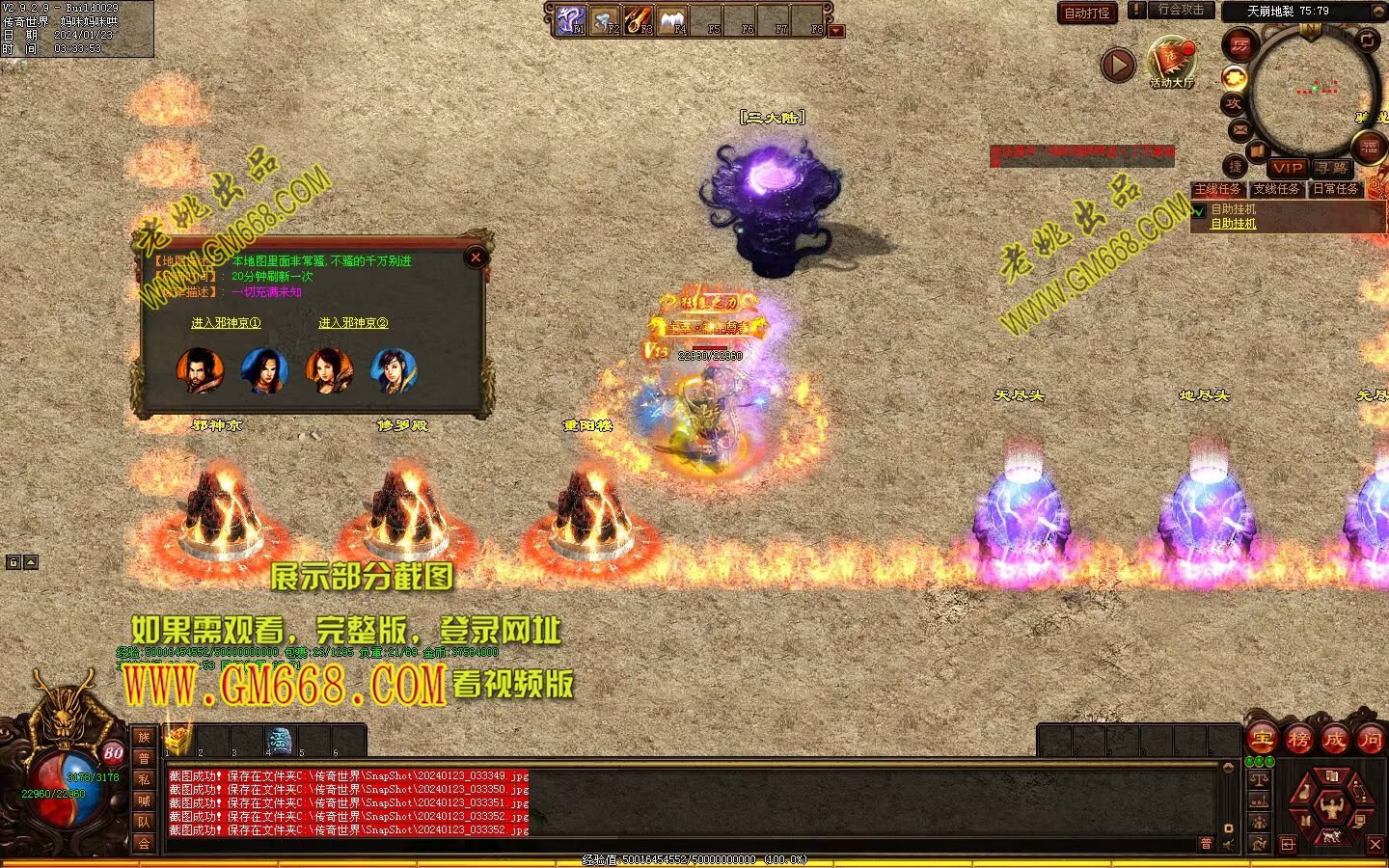This screenshot has height=868, width=1389.
Task: Choose 进入邪神京① link
Action: click(x=226, y=323)
